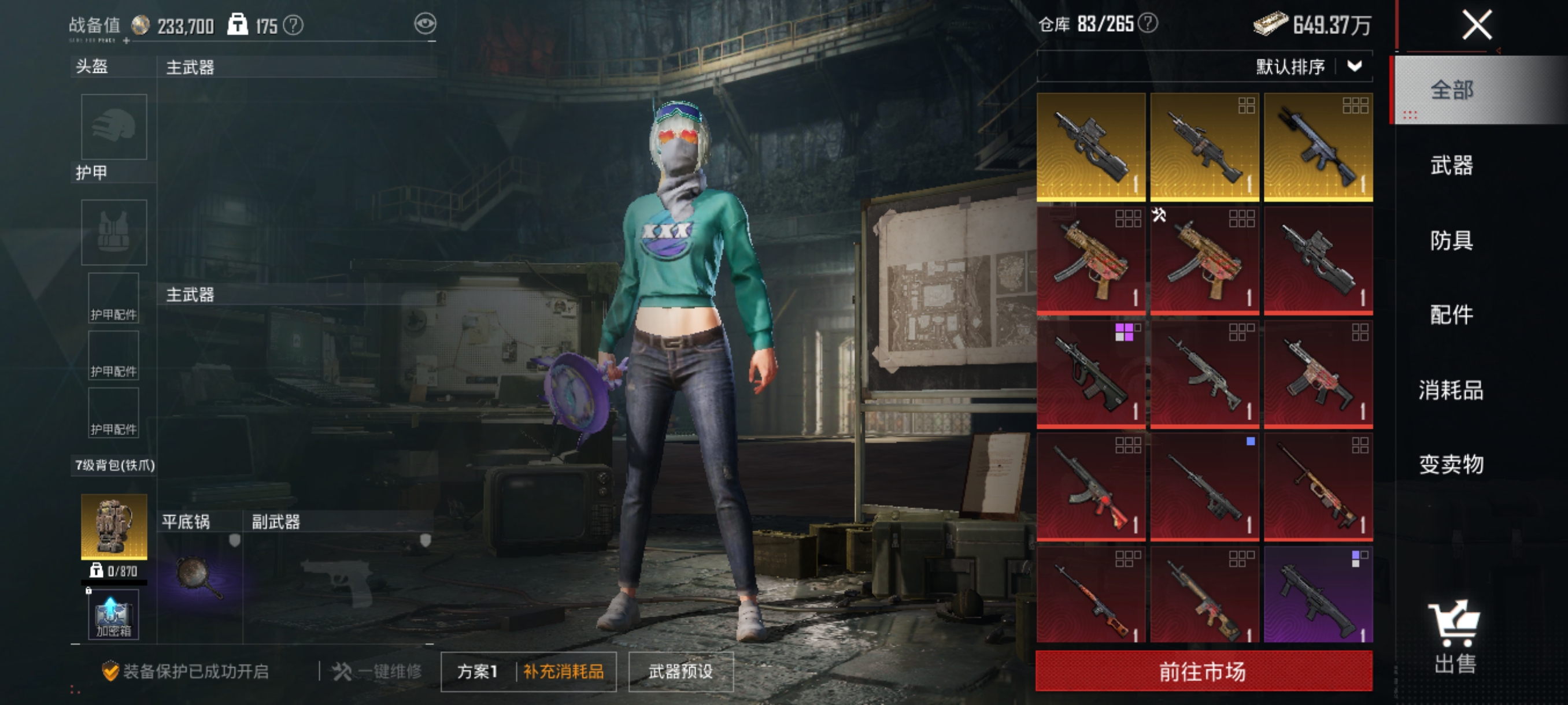This screenshot has width=1568, height=705.
Task: Open the 加密箱 secure box slot
Action: point(114,614)
